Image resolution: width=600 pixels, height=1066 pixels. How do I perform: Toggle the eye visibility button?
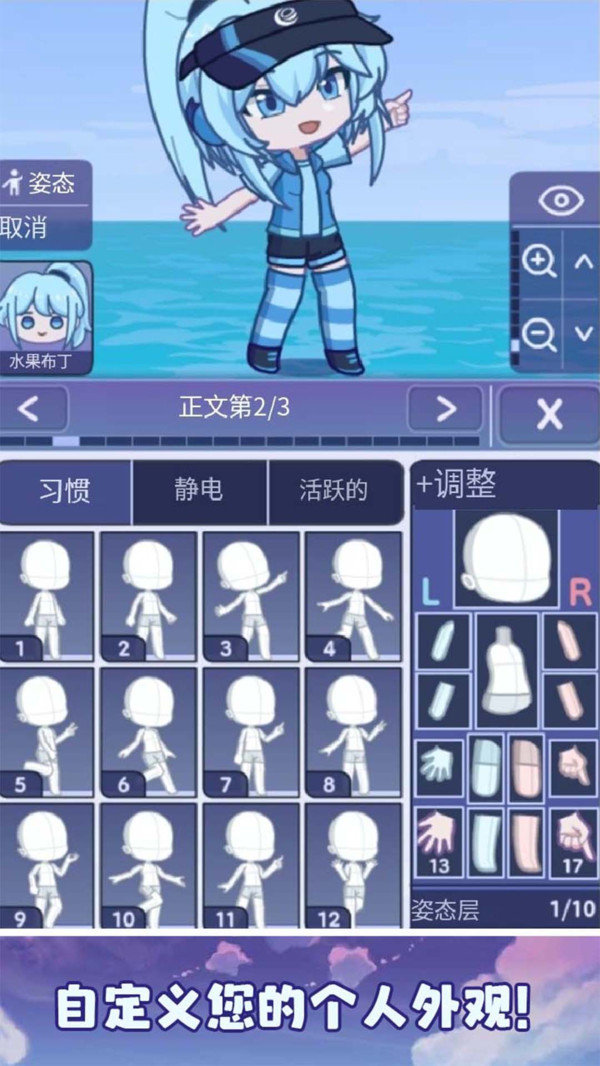coord(560,200)
